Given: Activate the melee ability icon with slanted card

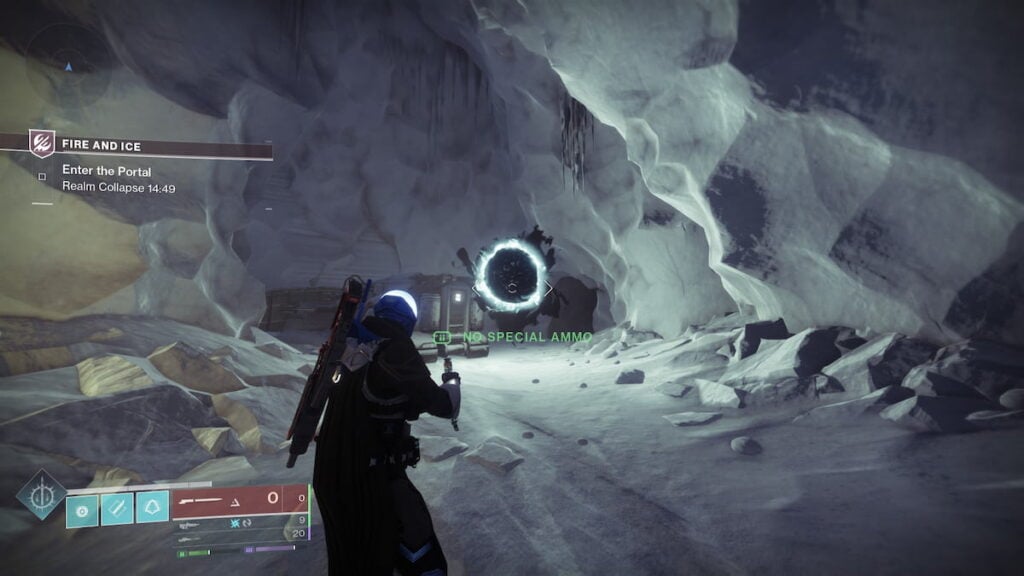Looking at the screenshot, I should coord(118,507).
